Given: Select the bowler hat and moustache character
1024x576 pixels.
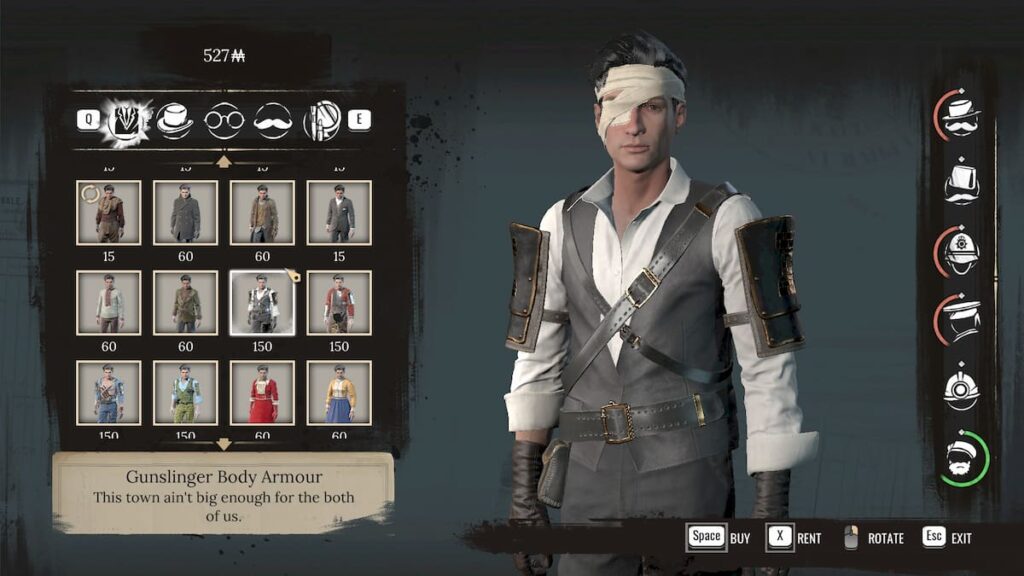Looking at the screenshot, I should pyautogui.click(x=961, y=115).
